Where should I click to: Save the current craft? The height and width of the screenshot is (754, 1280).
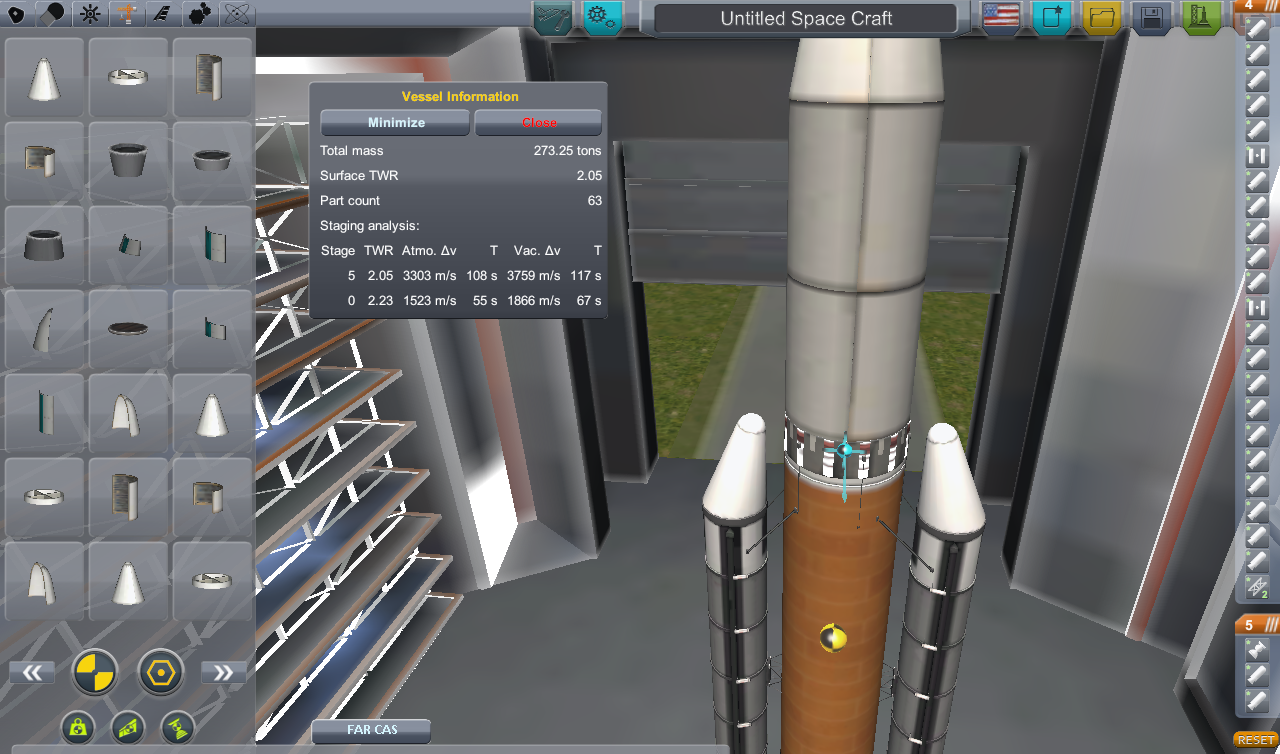(x=1151, y=18)
